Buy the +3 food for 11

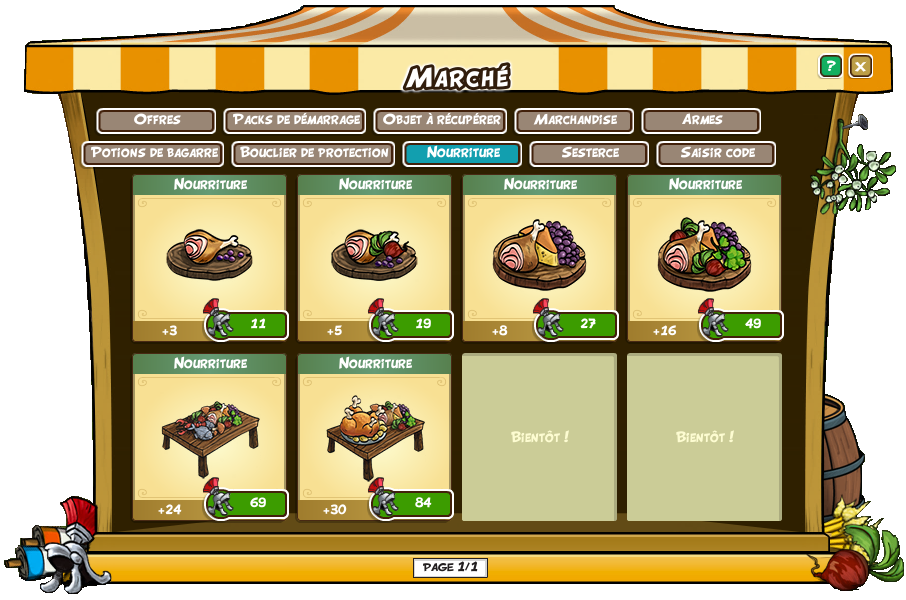click(x=248, y=325)
